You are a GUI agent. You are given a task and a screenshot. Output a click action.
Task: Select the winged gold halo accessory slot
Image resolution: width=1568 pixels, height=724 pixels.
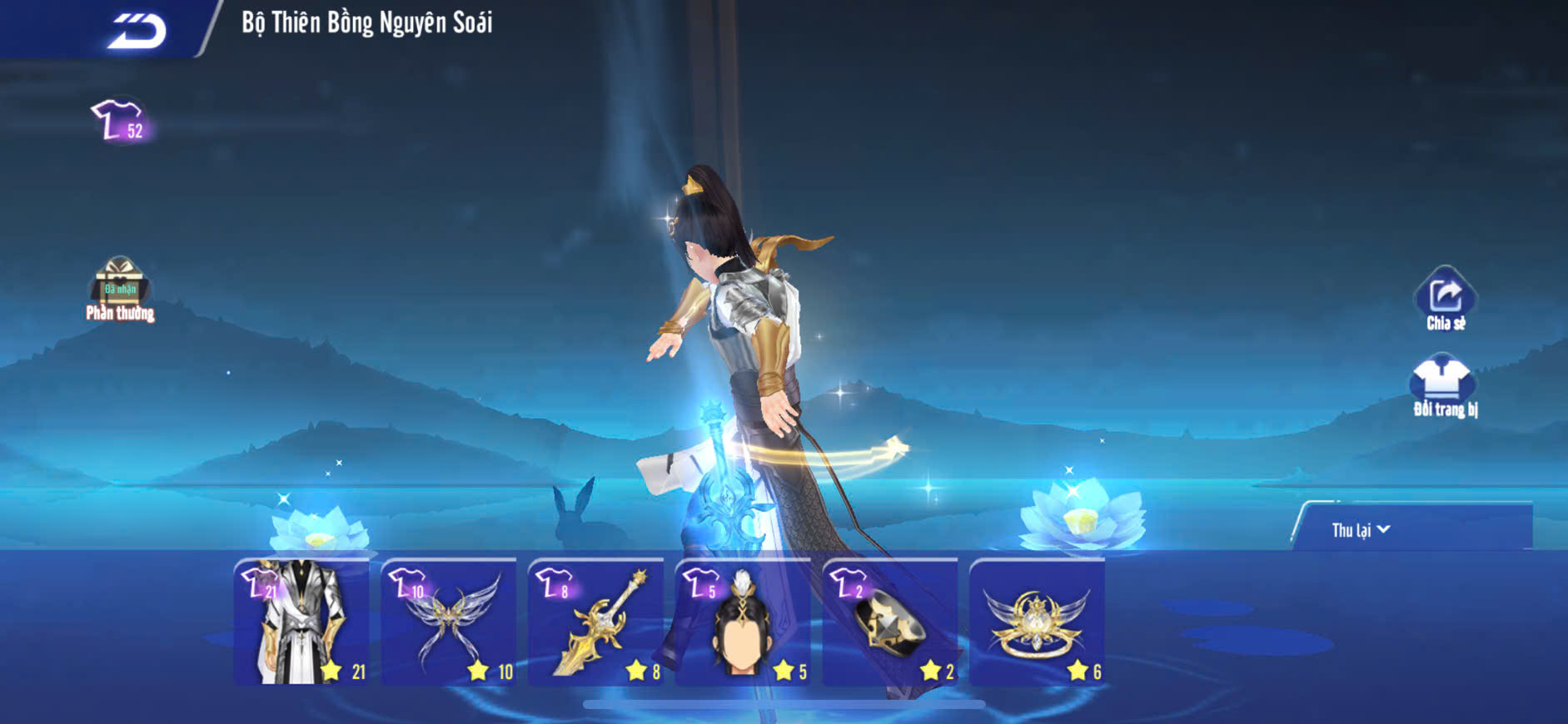[x=1037, y=622]
